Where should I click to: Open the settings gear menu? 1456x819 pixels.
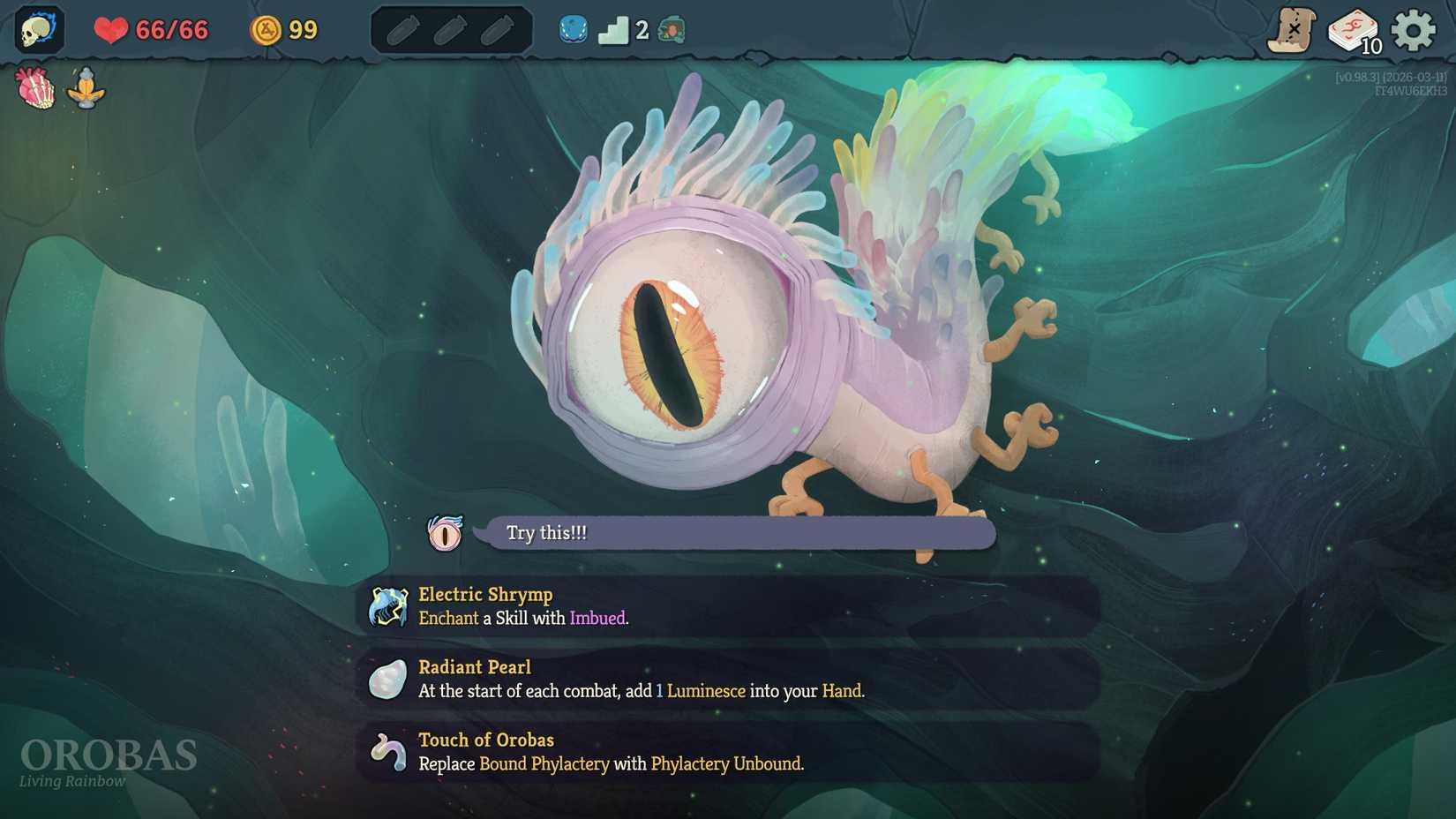[x=1413, y=31]
